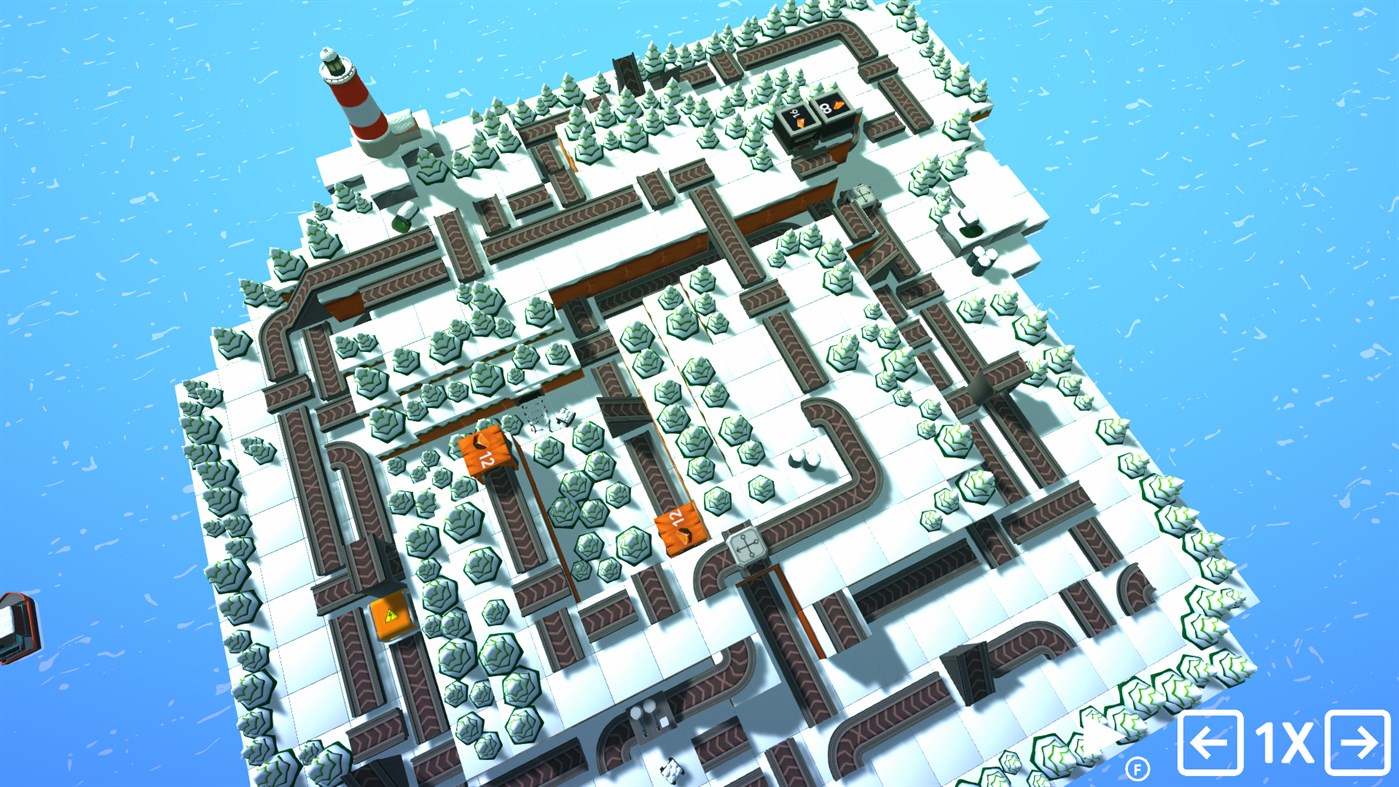Select the counter displaying 16
Viewport: 1399px width, 787px height.
click(798, 116)
